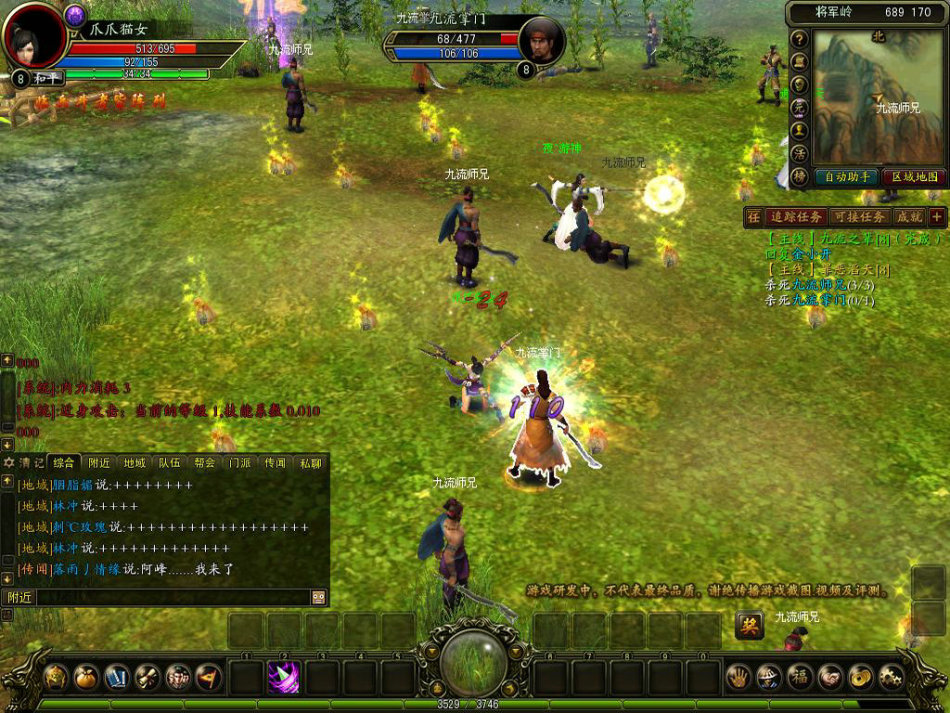Image resolution: width=950 pixels, height=713 pixels.
Task: Click the 福 fortune icon in bottom bar
Action: point(800,677)
